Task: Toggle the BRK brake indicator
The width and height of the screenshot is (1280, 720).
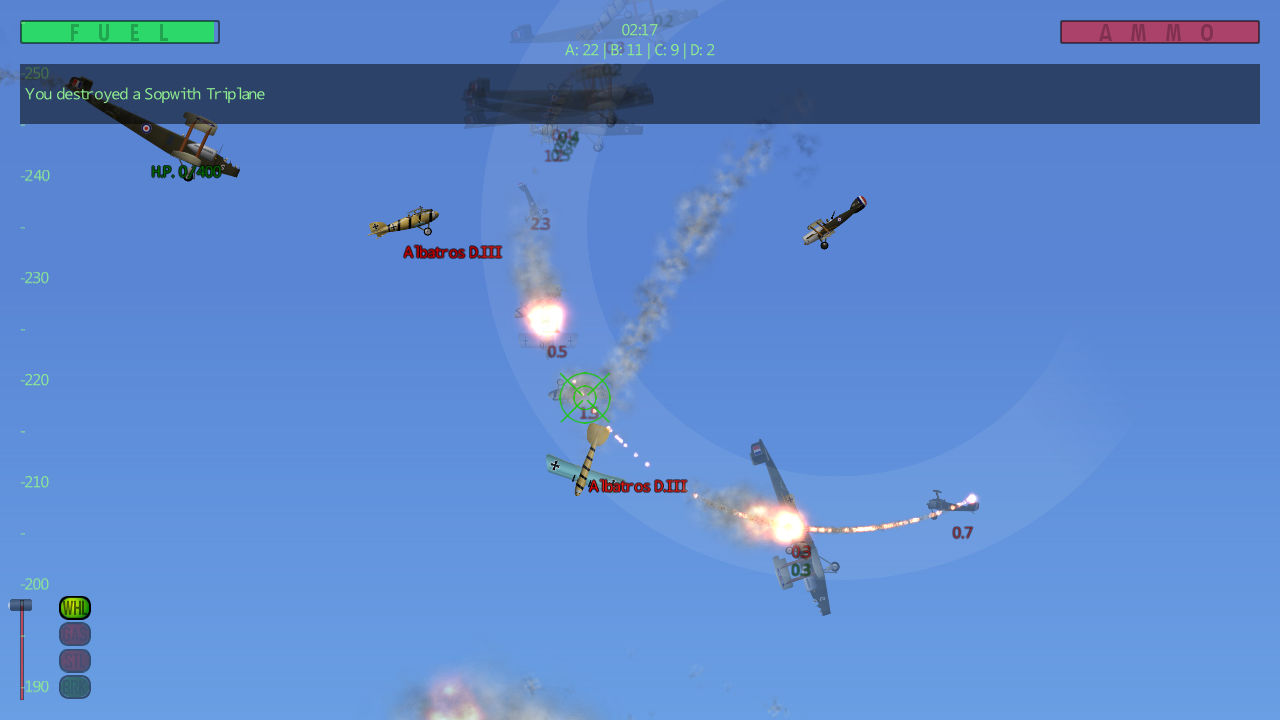Action: (73, 687)
